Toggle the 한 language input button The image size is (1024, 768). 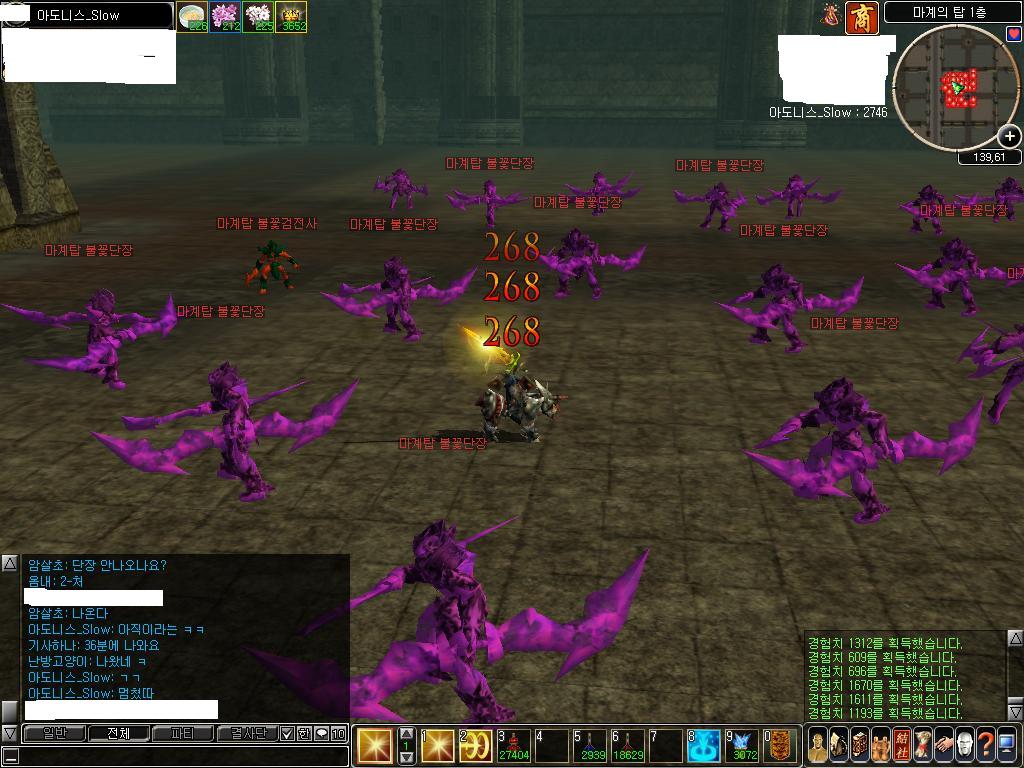[304, 733]
